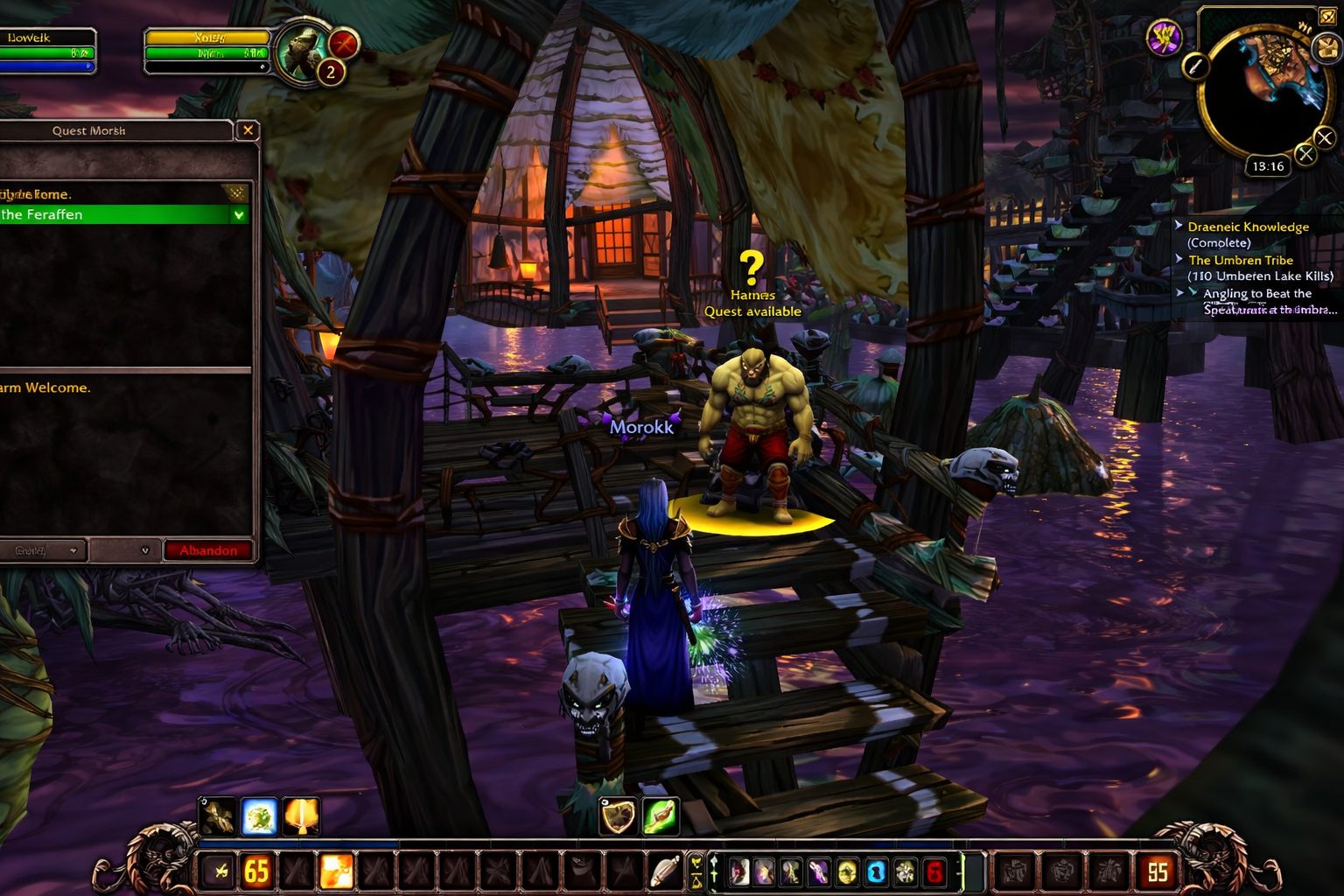Click the red number six micro menu icon
This screenshot has height=896, width=1344.
934,871
